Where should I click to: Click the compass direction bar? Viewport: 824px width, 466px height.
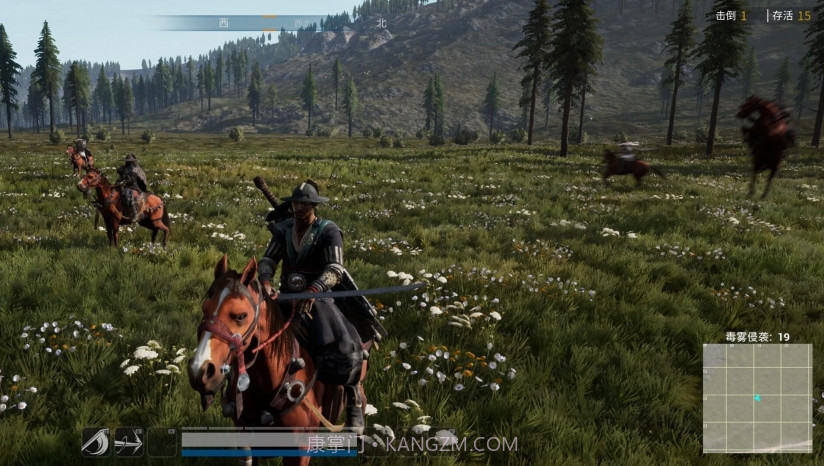tap(270, 22)
